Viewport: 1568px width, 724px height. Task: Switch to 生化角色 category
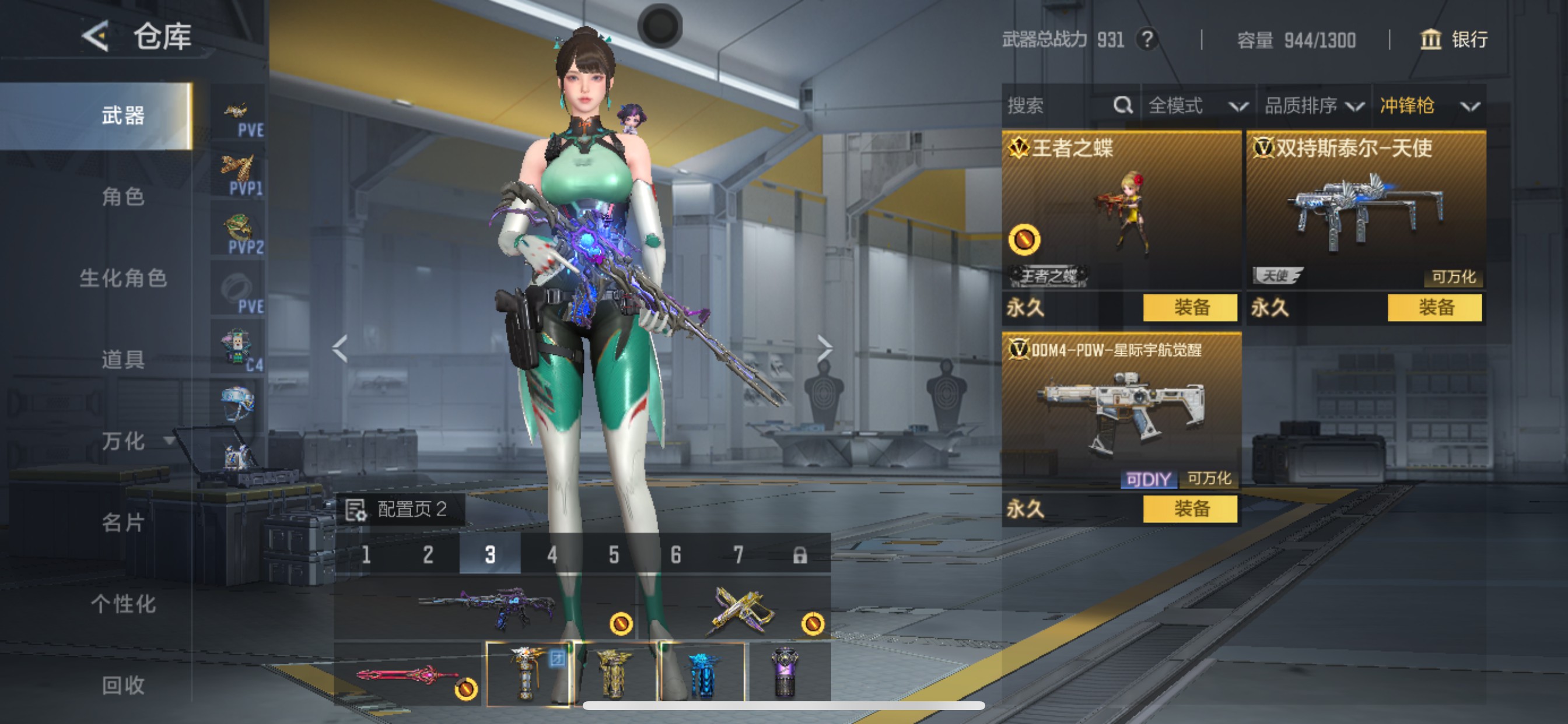point(123,278)
